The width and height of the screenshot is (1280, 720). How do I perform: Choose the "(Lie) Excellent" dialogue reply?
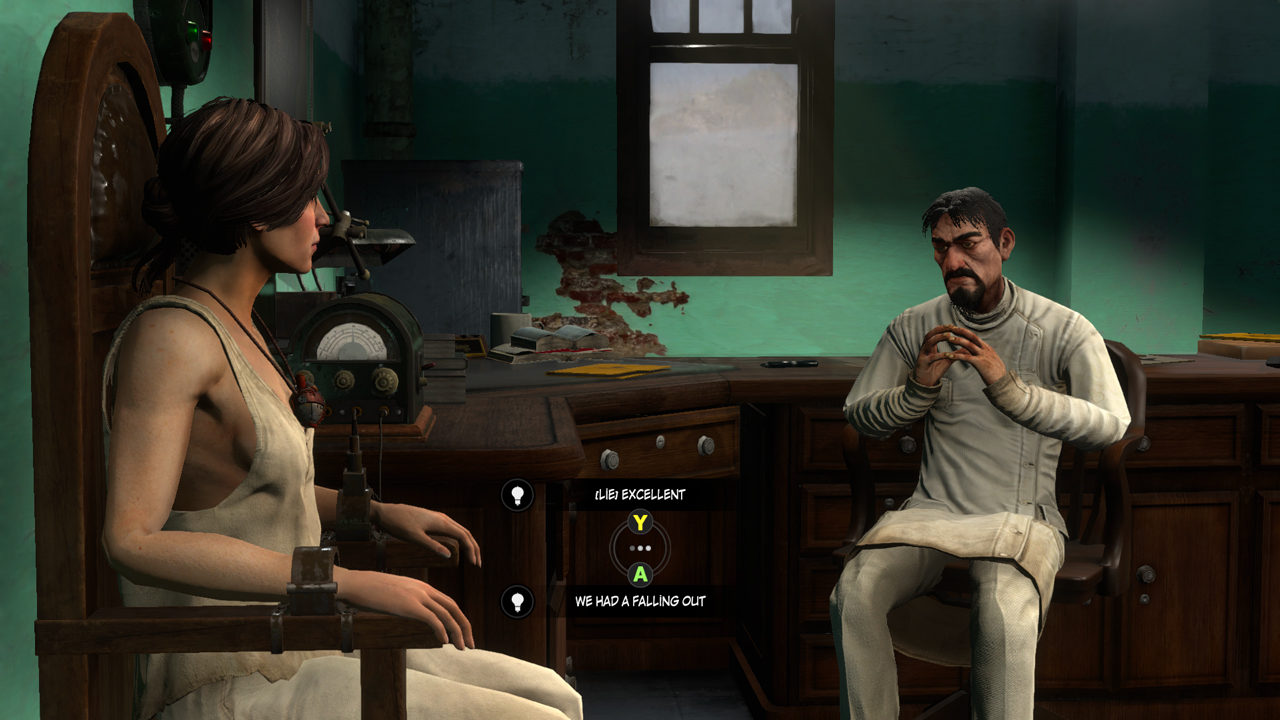click(x=640, y=495)
